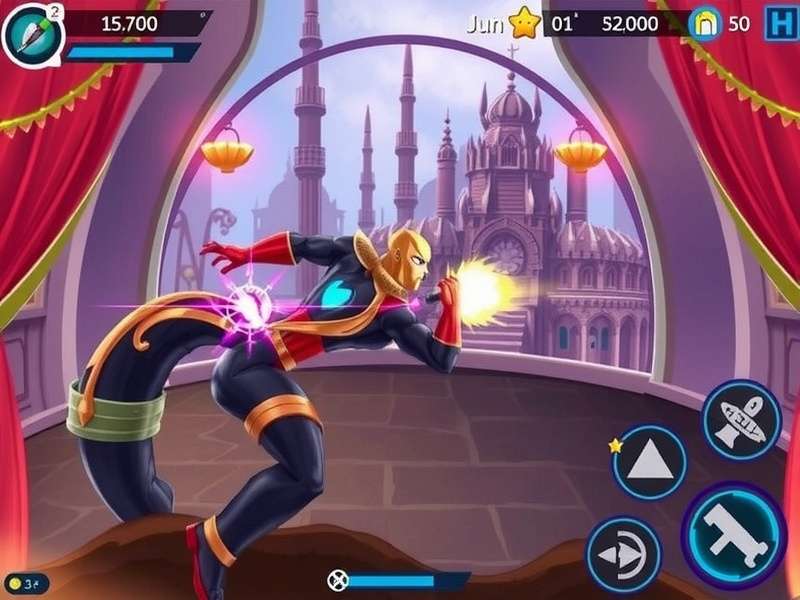Trigger the double-arrow dash button
Viewport: 800px width, 600px height.
point(622,553)
